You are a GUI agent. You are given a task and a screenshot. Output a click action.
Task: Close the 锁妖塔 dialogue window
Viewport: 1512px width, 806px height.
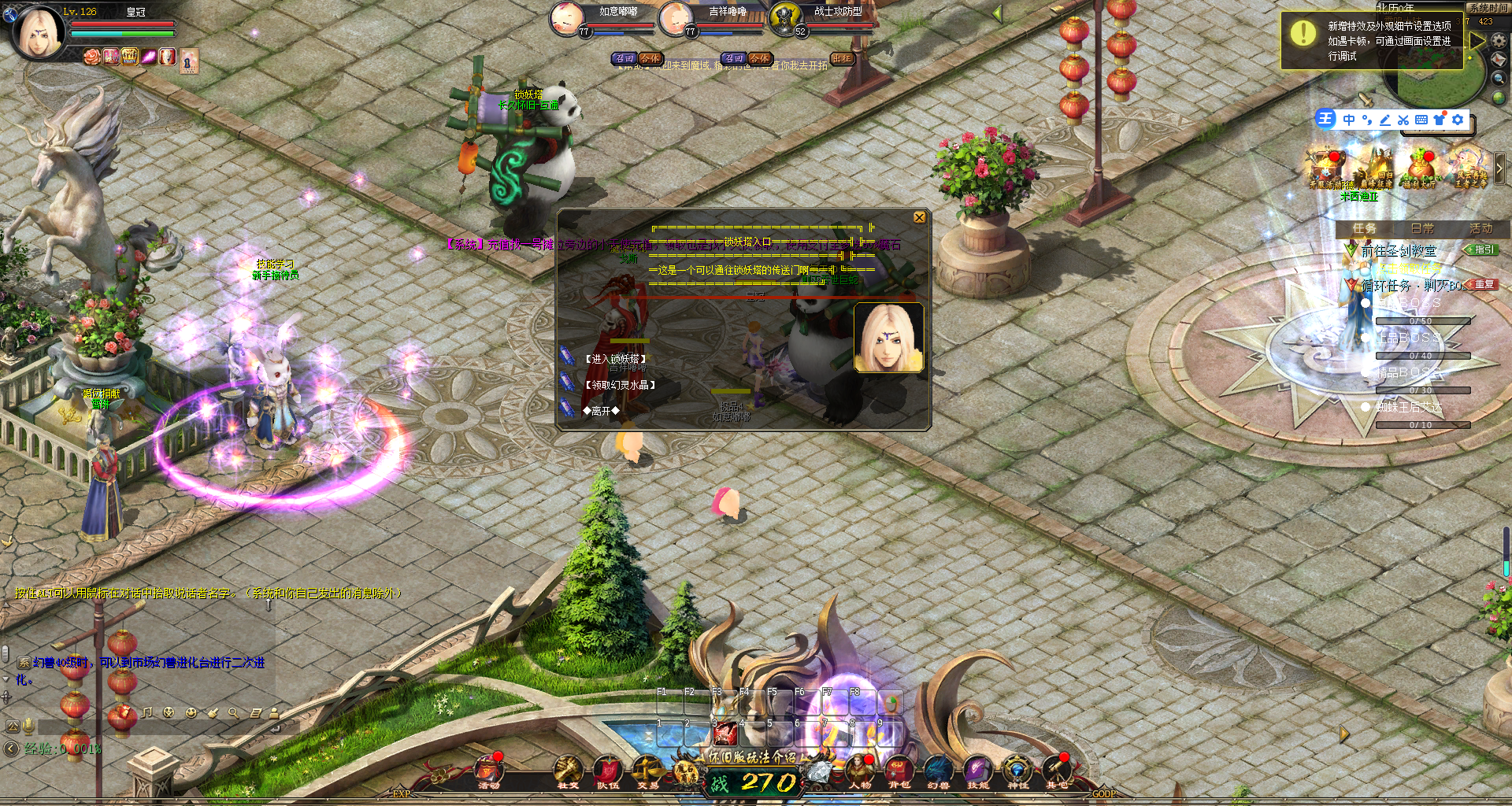[919, 218]
